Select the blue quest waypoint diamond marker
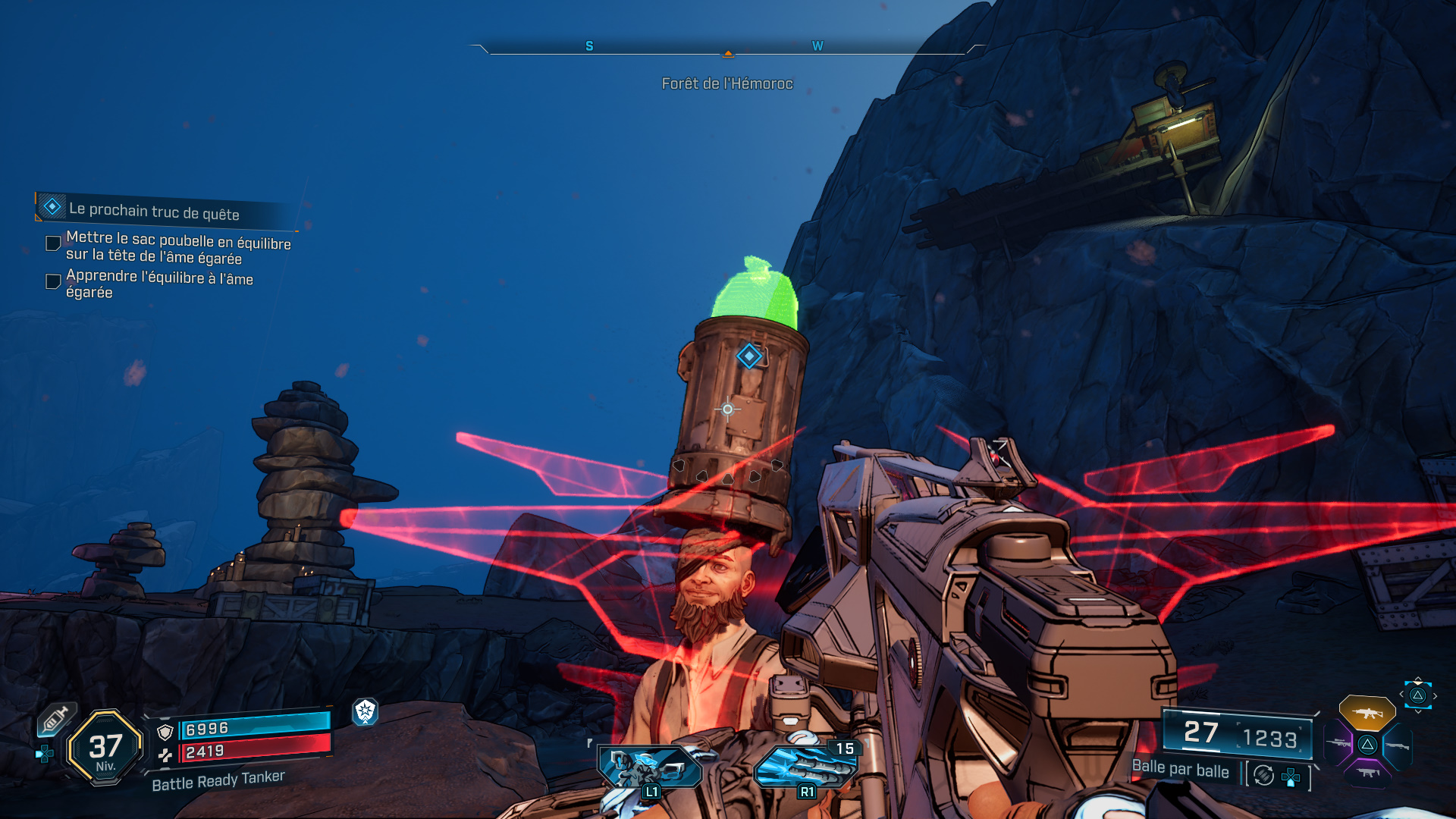Viewport: 1456px width, 819px height. point(749,356)
